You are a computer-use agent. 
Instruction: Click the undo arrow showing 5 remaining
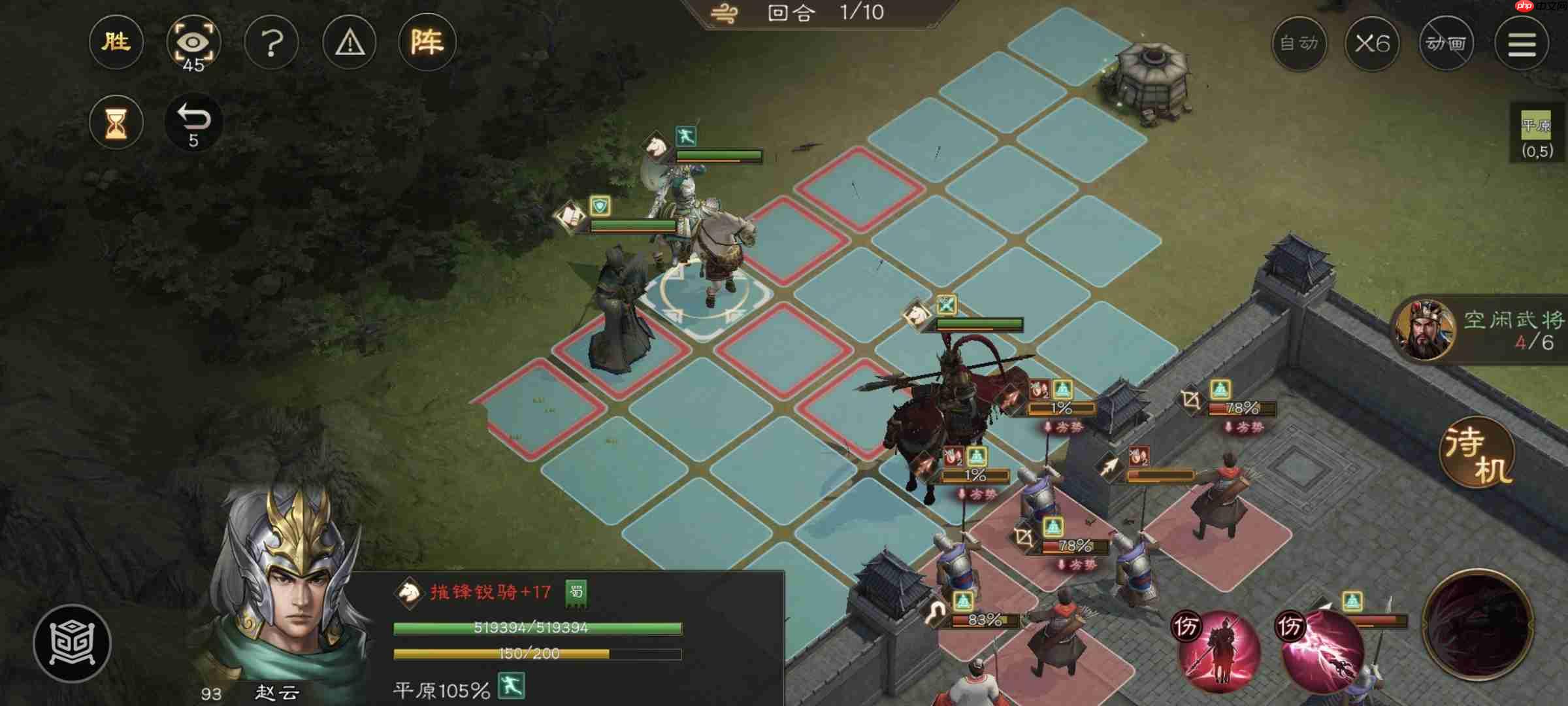tap(193, 122)
